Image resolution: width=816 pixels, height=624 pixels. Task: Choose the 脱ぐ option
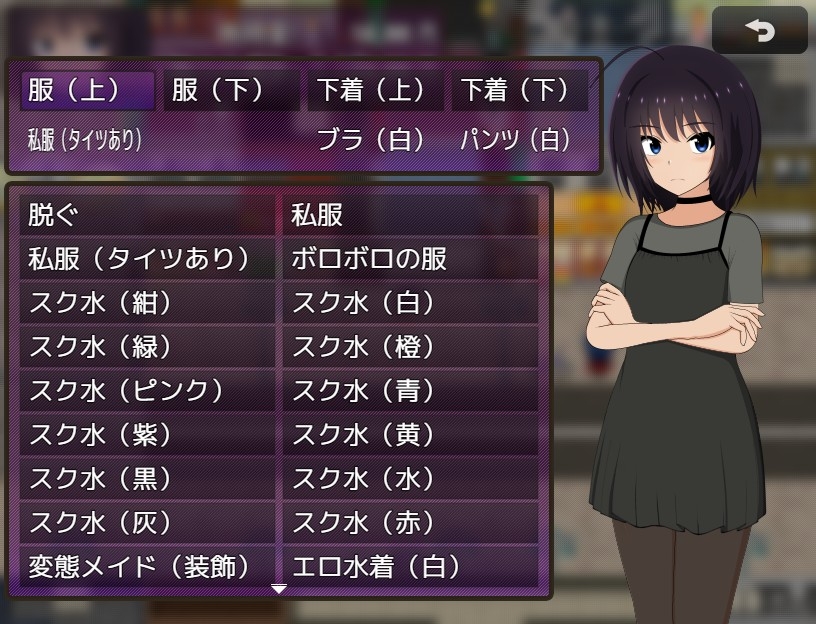pyautogui.click(x=146, y=215)
